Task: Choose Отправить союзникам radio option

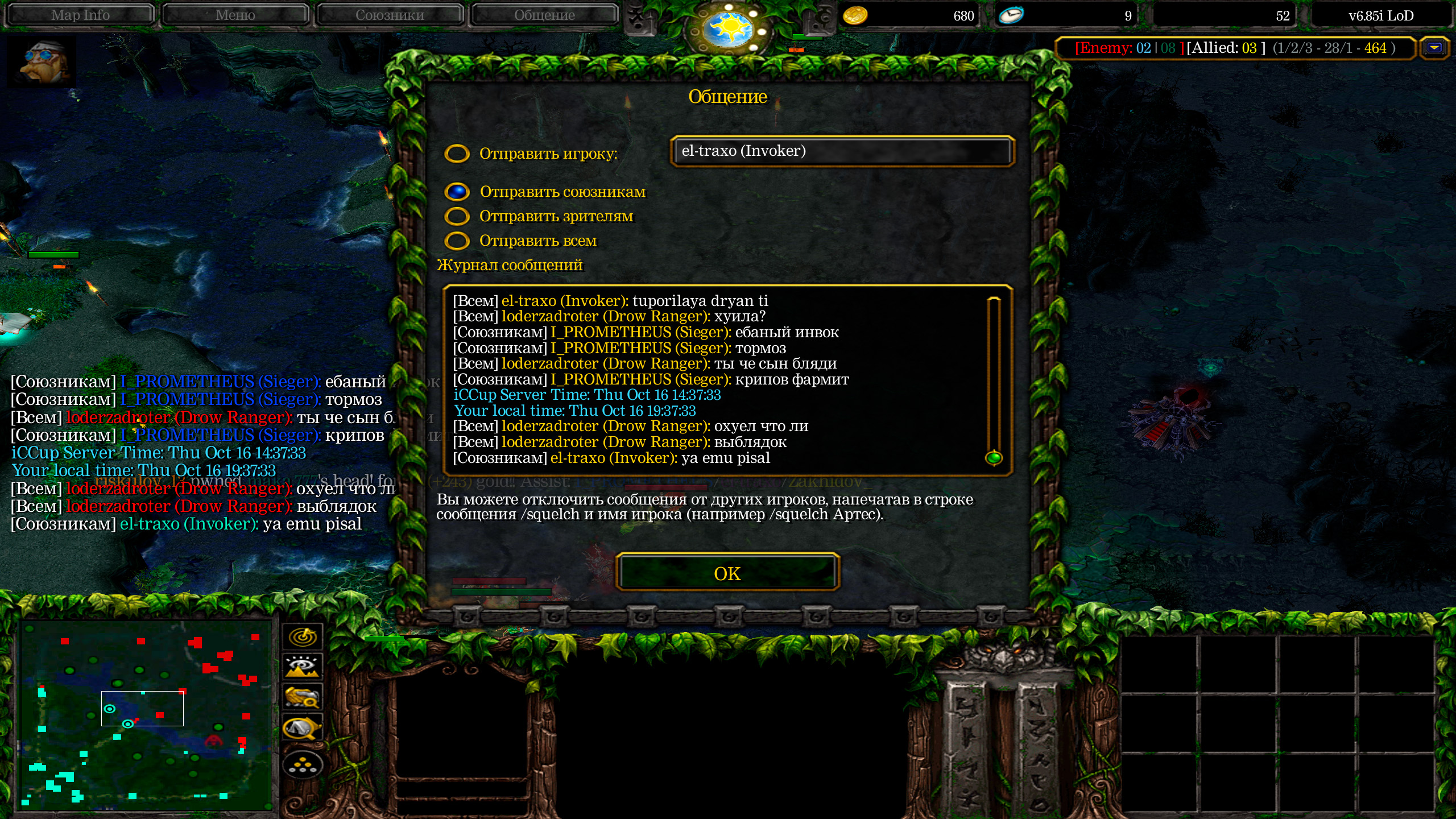Action: pyautogui.click(x=457, y=192)
